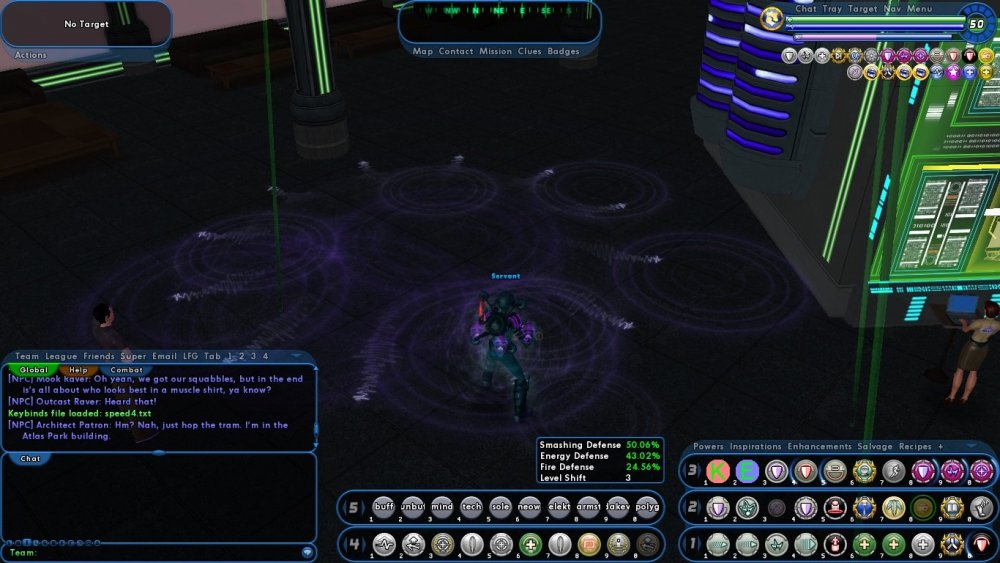Open the Powers window
This screenshot has height=563, width=1000.
(708, 446)
